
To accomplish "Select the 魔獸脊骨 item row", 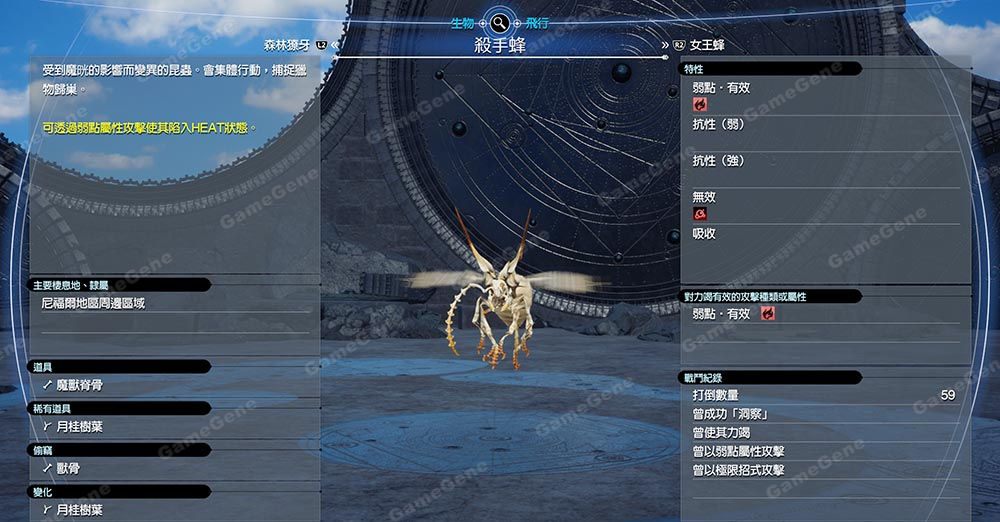I will click(80, 384).
